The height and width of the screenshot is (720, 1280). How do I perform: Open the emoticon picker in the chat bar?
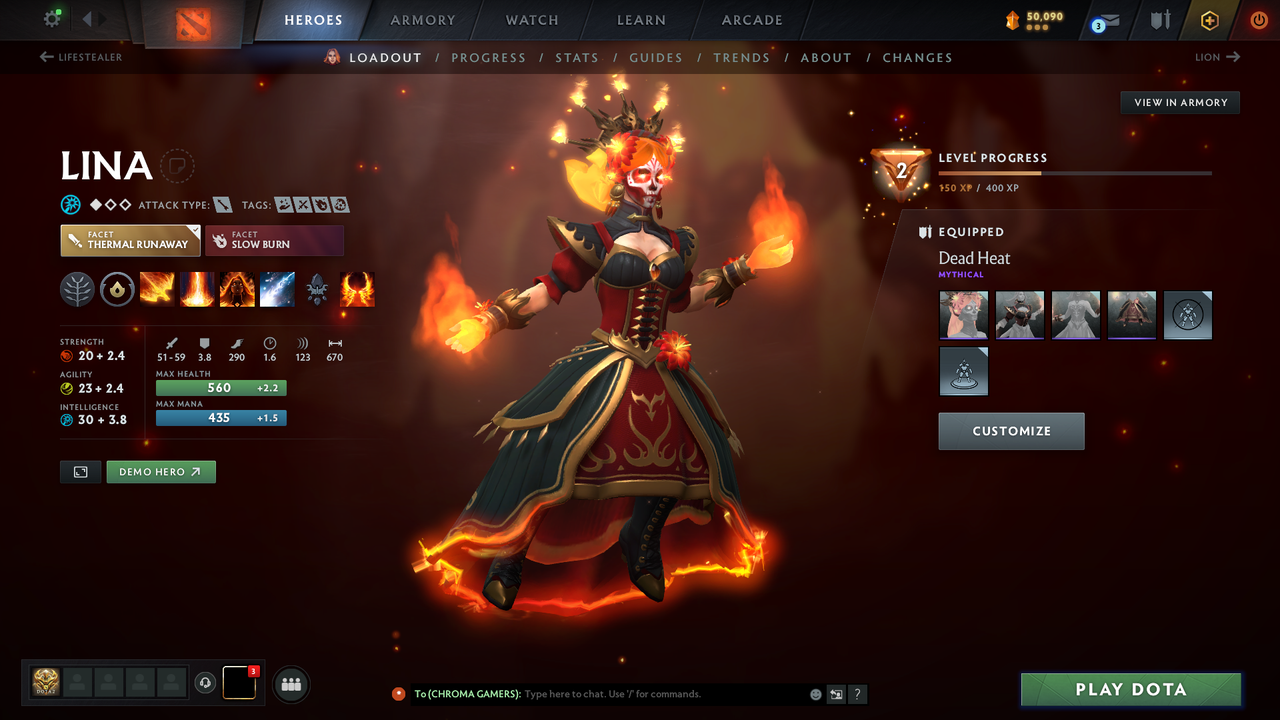tap(815, 693)
